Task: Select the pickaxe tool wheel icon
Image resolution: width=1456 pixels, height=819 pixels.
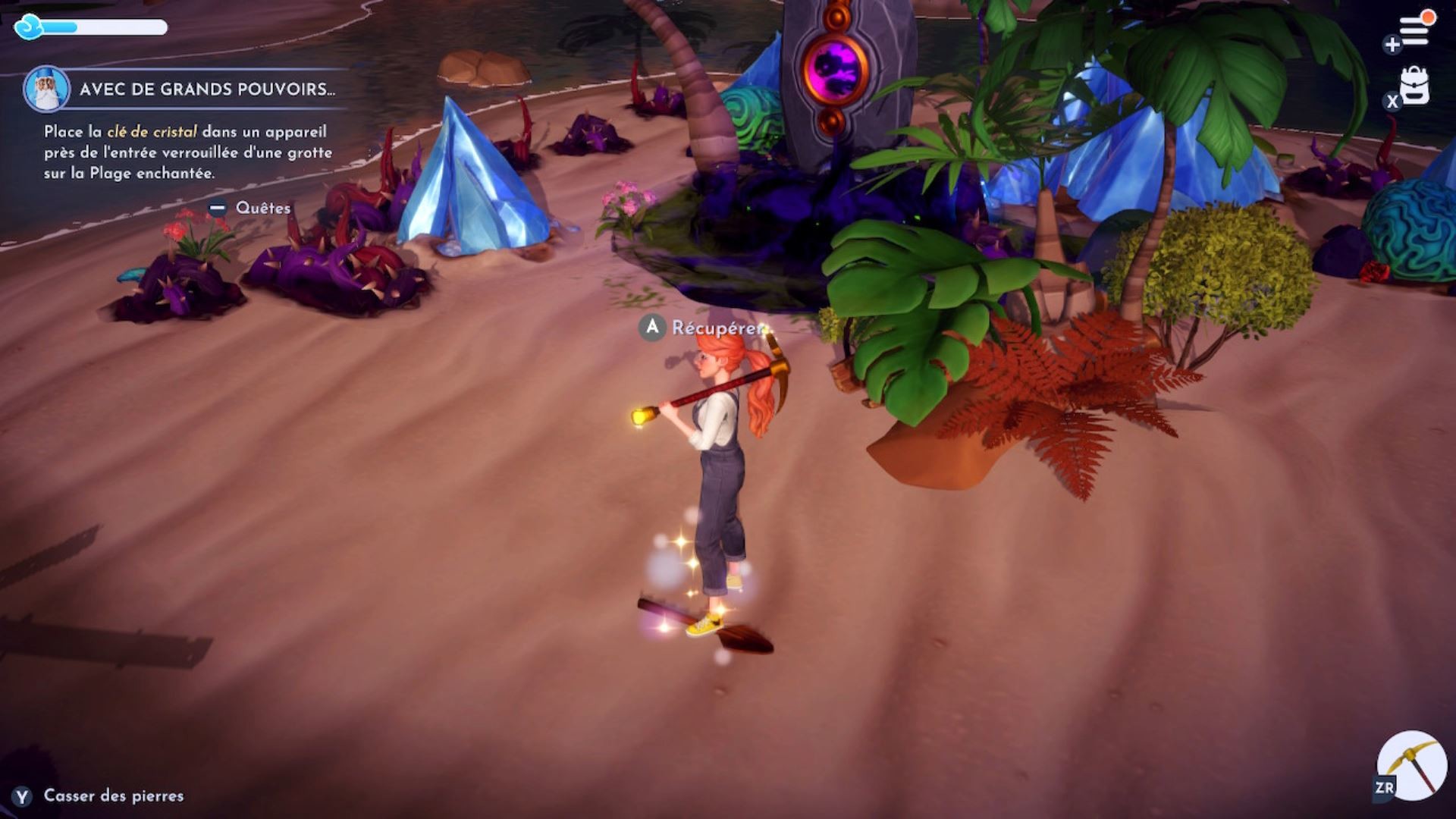Action: [1412, 766]
